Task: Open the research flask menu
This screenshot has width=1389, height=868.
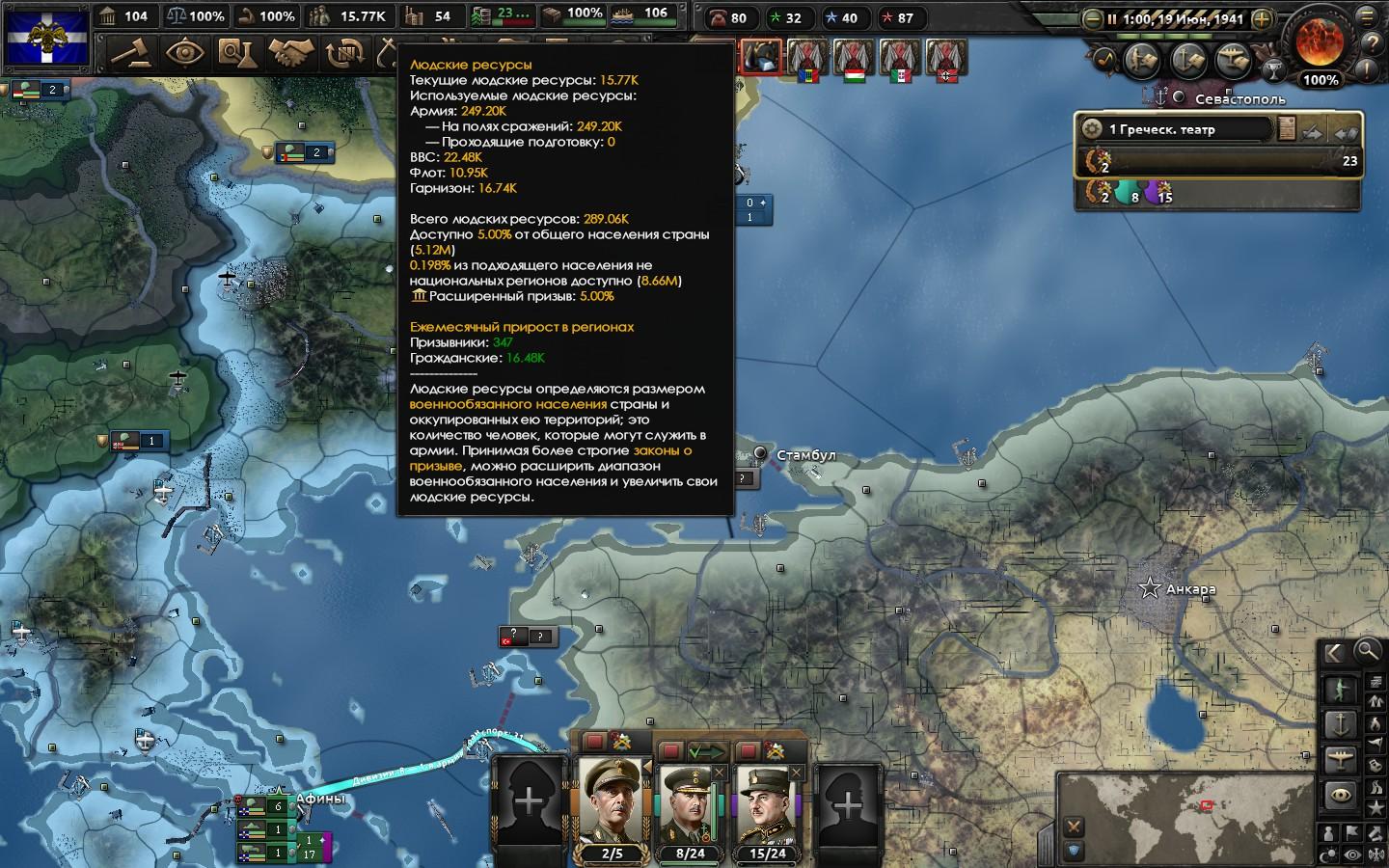Action: (x=236, y=52)
